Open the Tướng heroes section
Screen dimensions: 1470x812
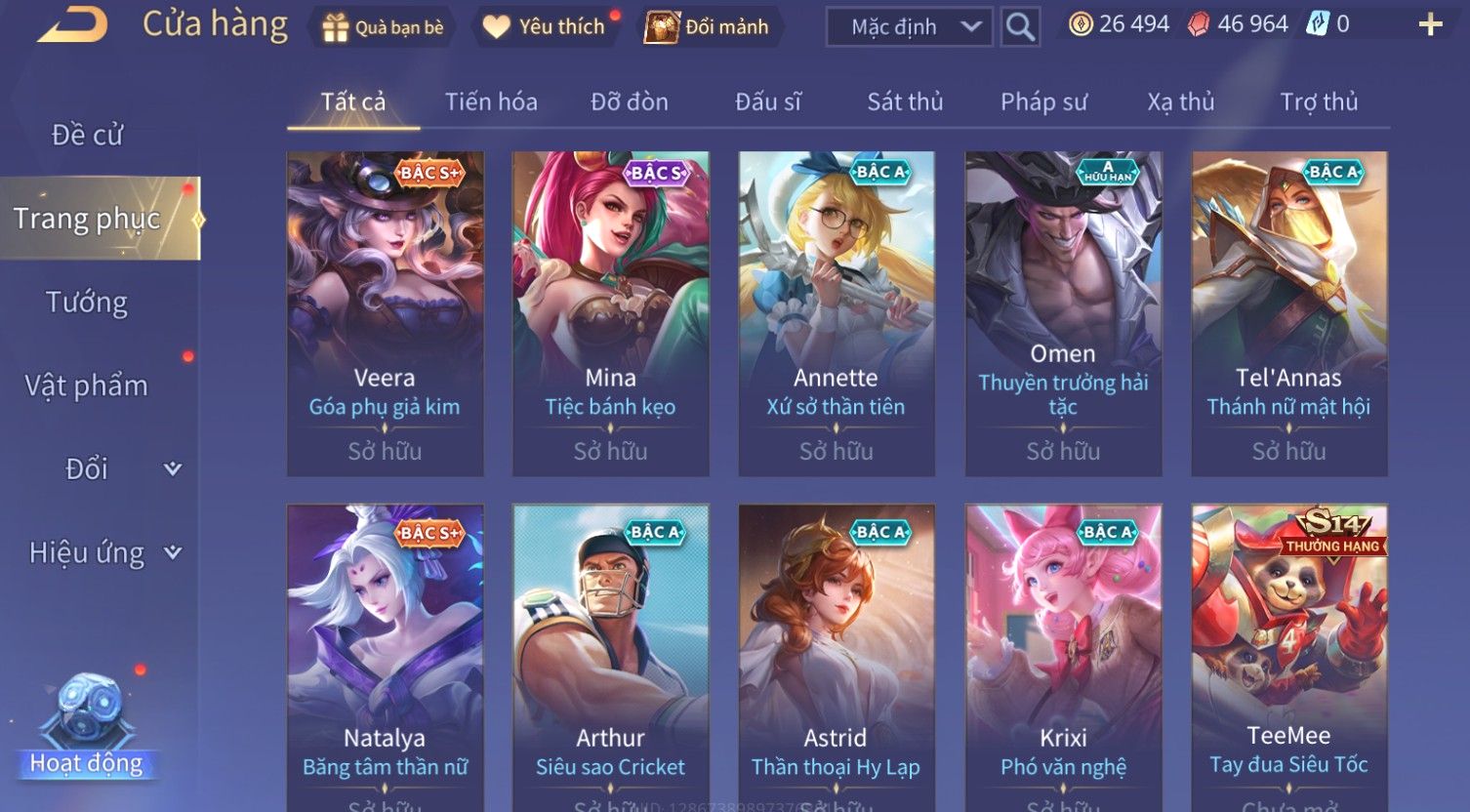tap(87, 303)
